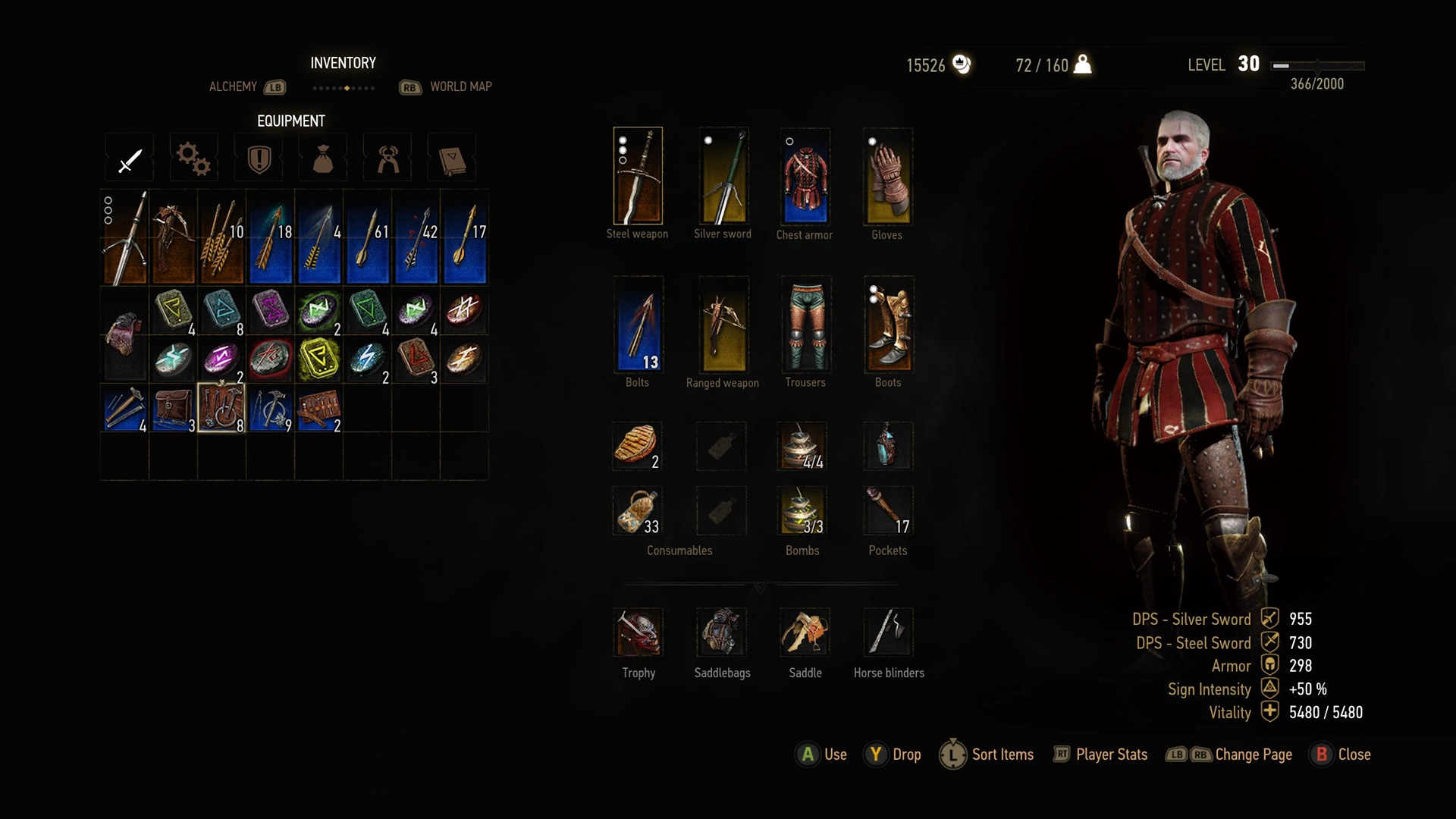Select the Bombs slot showing 4/4

coord(803,447)
